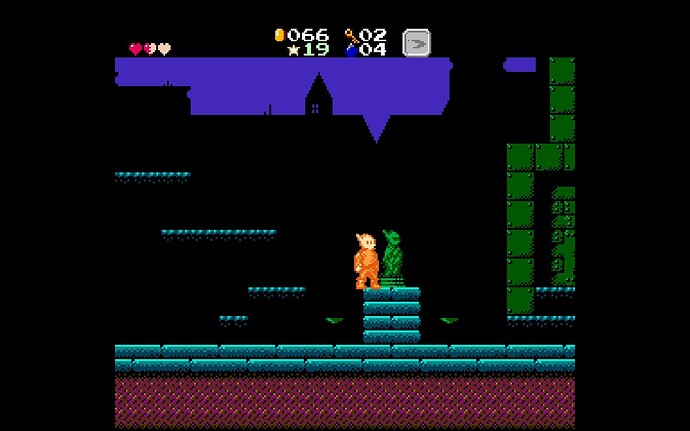Click the star icon in the HUD

293,49
